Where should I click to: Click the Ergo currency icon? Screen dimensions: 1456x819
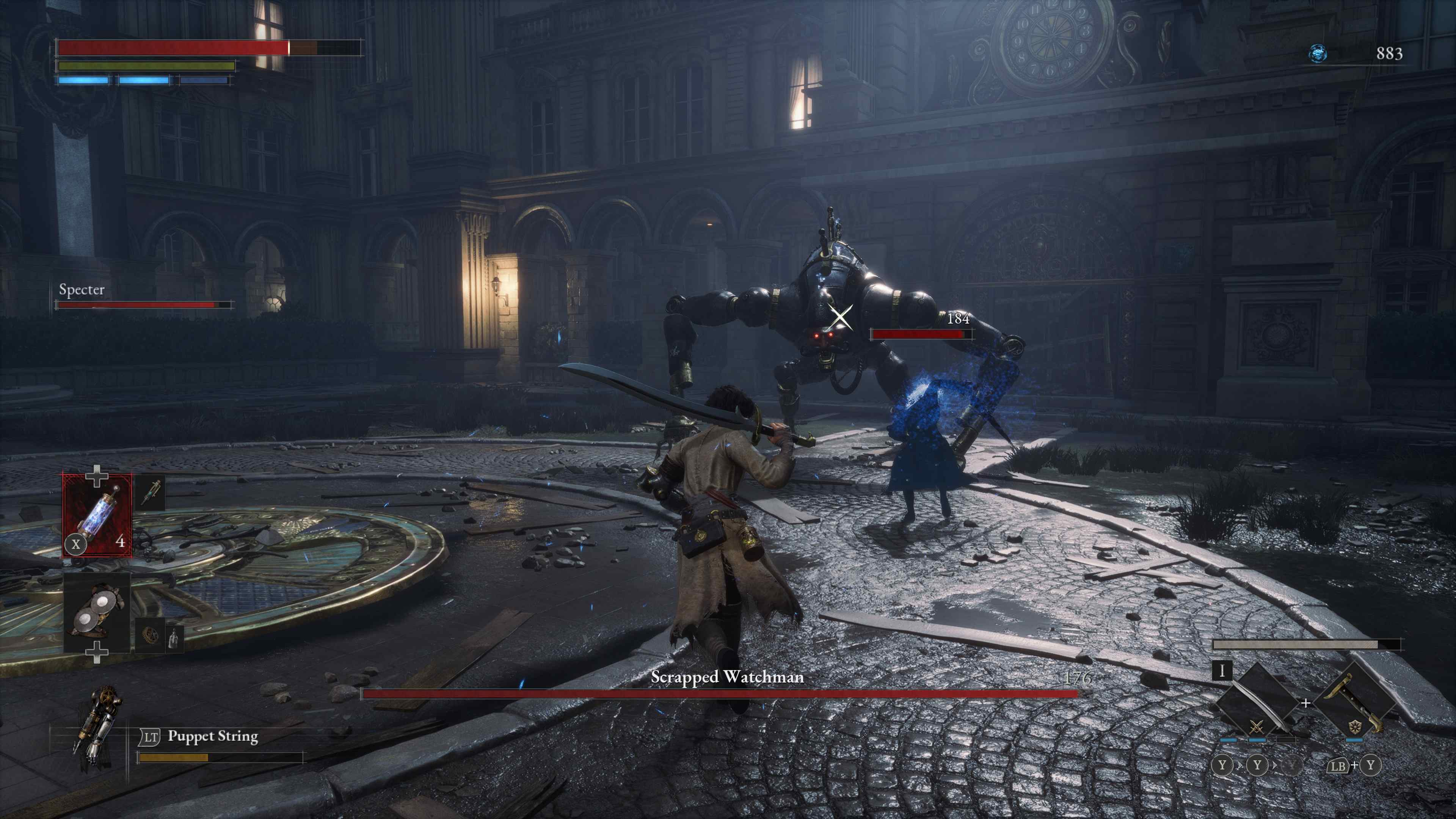1318,54
